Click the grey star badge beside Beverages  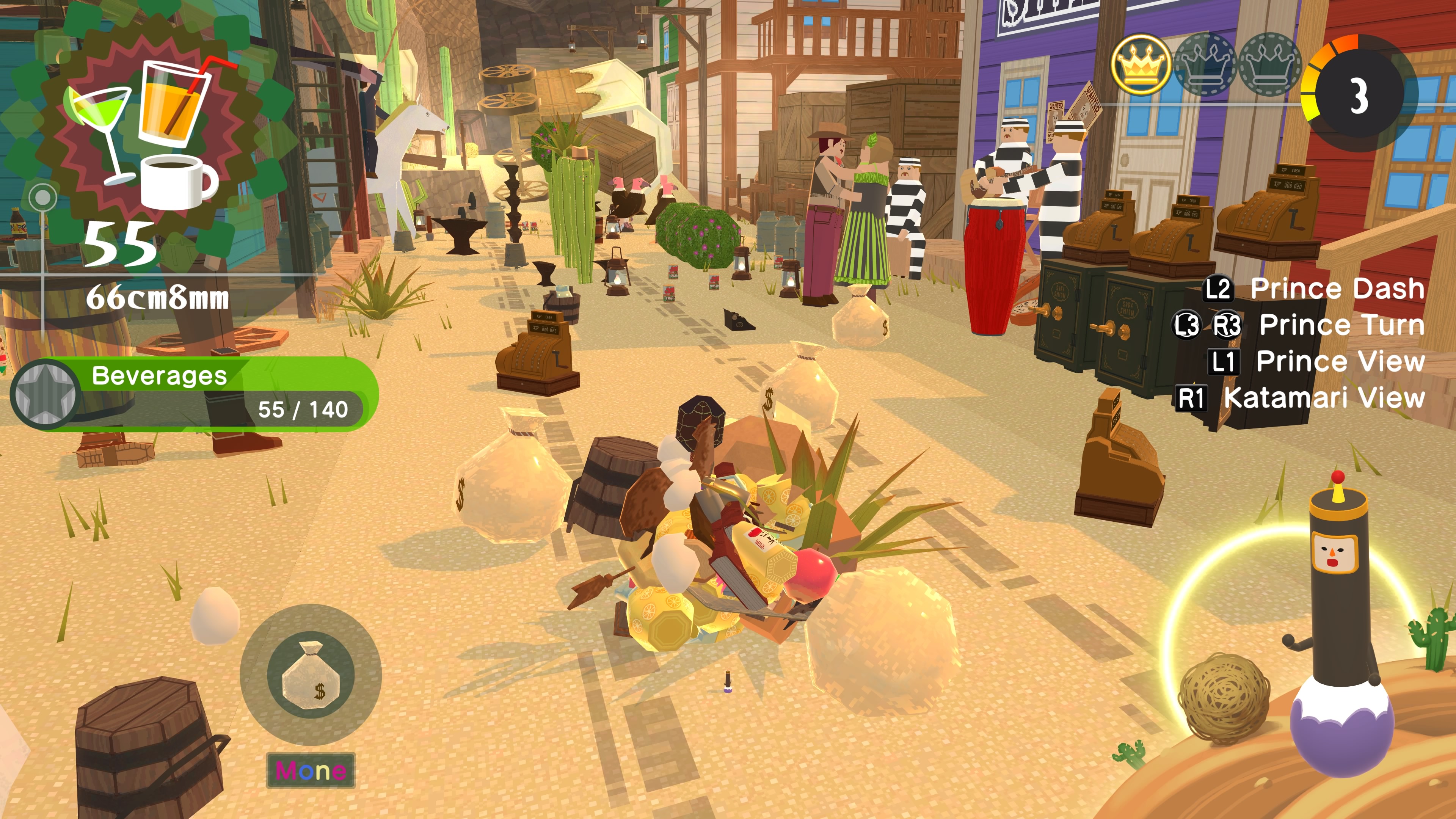(x=45, y=394)
